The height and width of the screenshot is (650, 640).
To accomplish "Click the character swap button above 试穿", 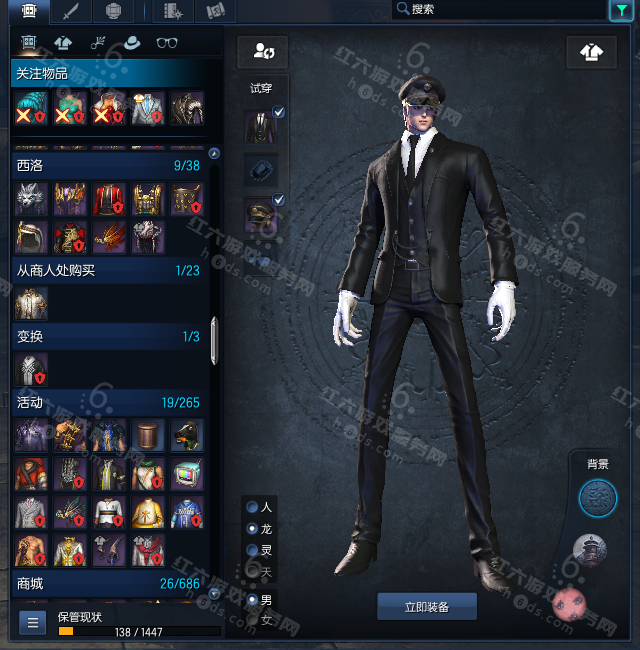I will click(264, 51).
